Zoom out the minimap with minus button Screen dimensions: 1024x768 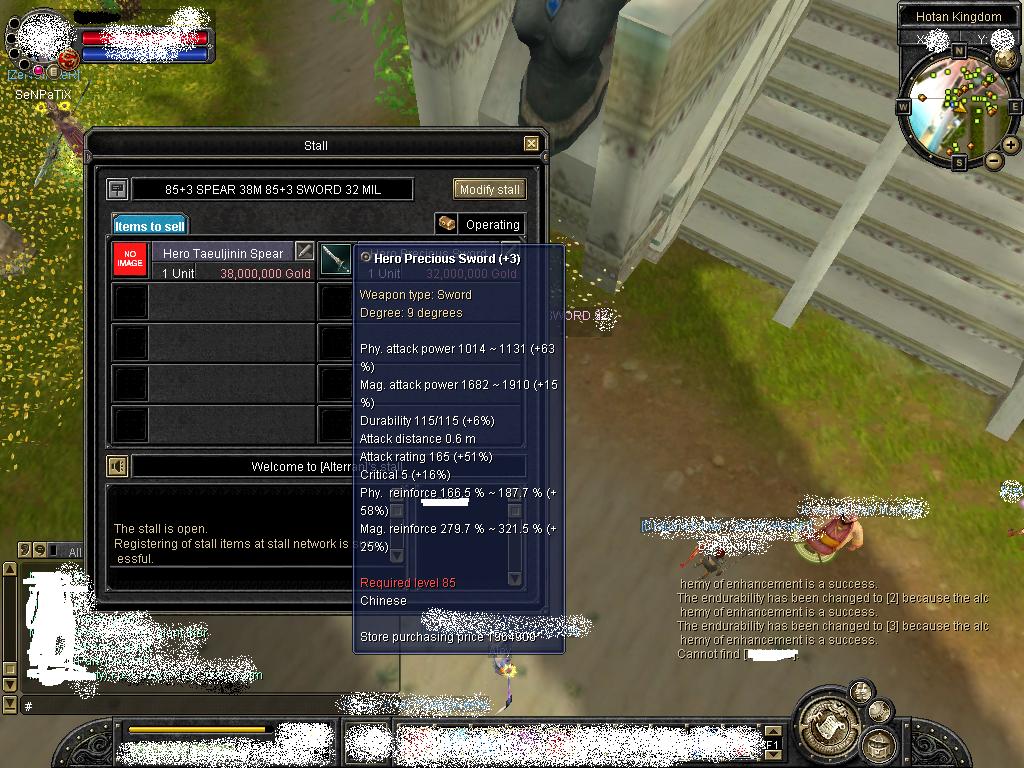tap(994, 160)
